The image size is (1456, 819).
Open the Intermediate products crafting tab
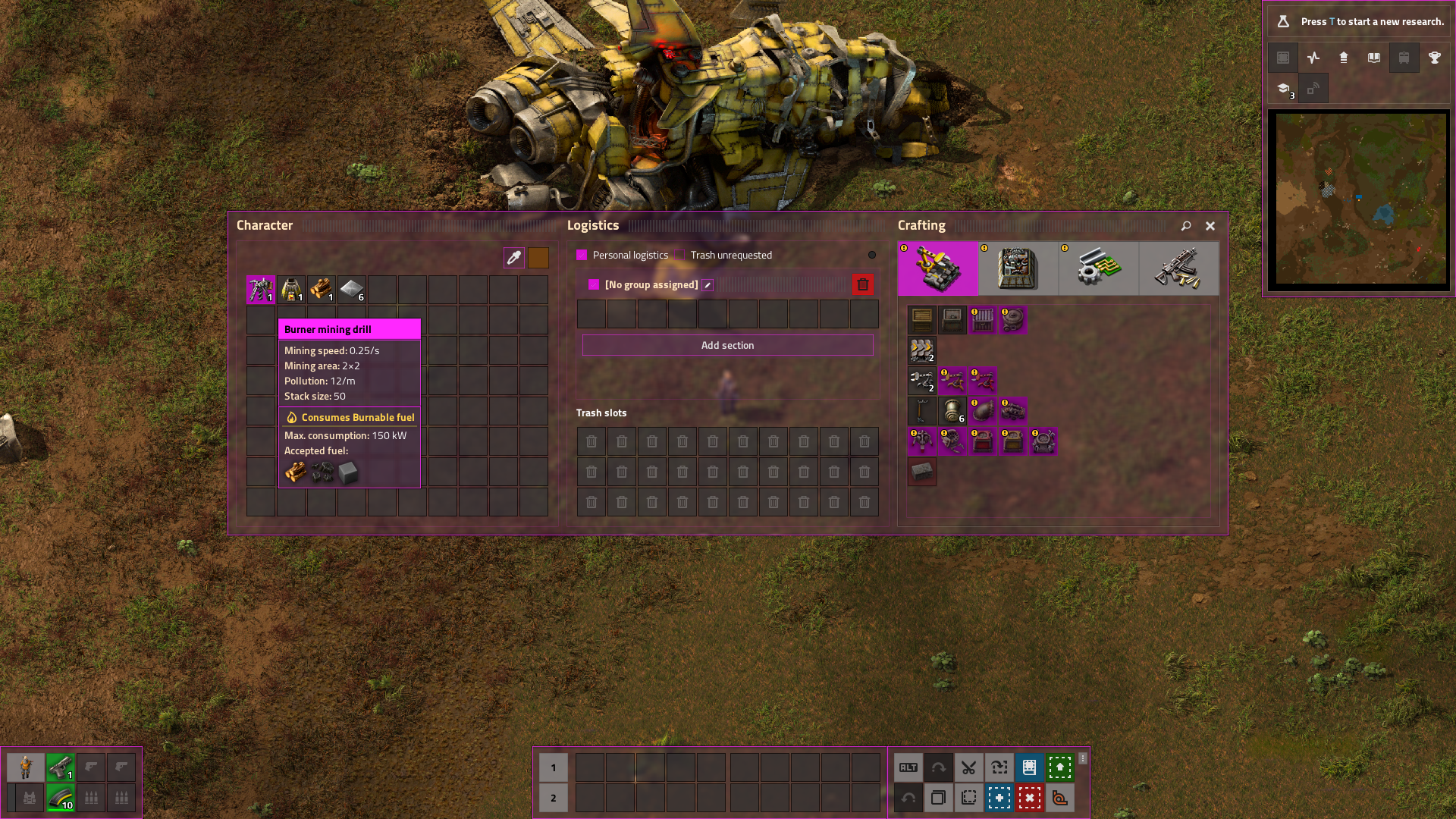click(x=1098, y=268)
